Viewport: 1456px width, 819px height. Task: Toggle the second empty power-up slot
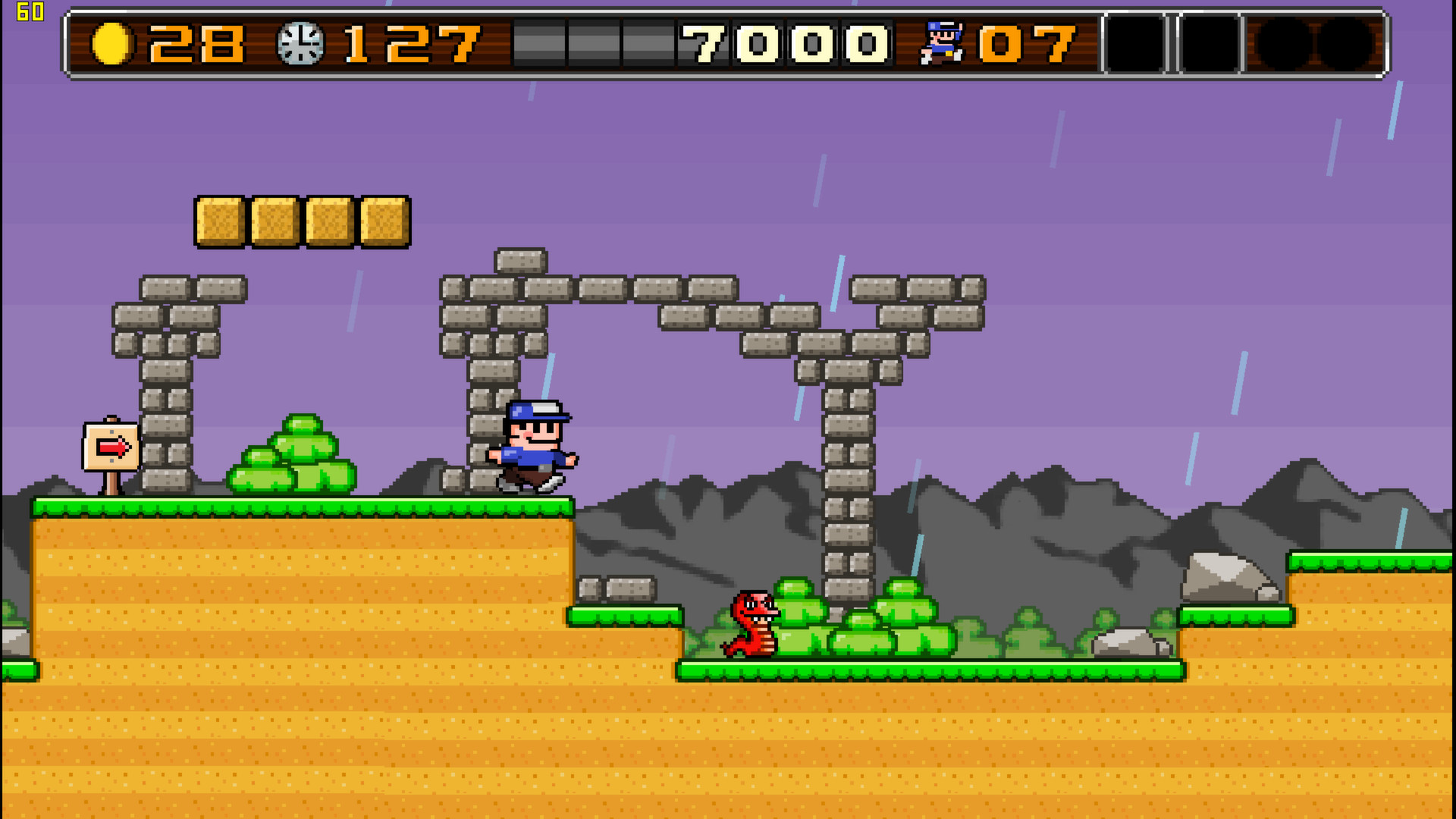1211,44
